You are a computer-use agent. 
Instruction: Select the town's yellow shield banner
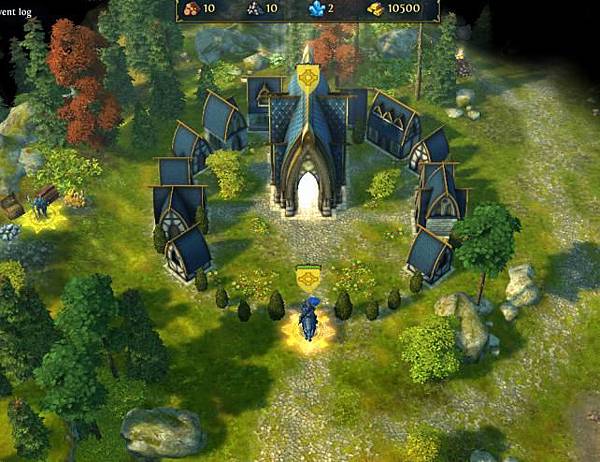309,76
